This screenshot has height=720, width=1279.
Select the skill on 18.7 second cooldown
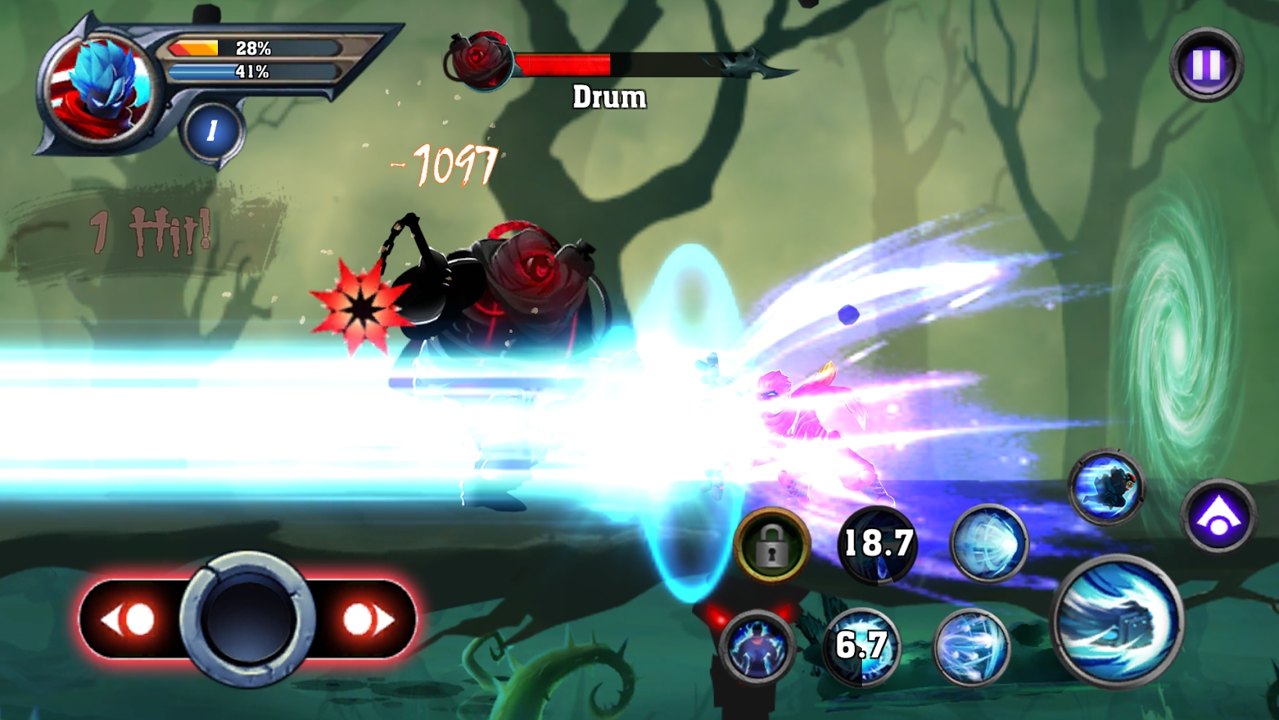click(876, 545)
